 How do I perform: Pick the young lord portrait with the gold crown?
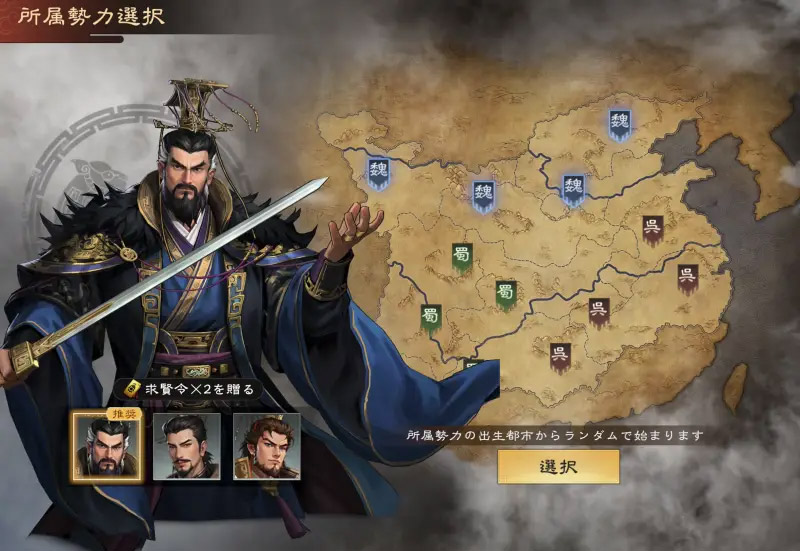(266, 446)
